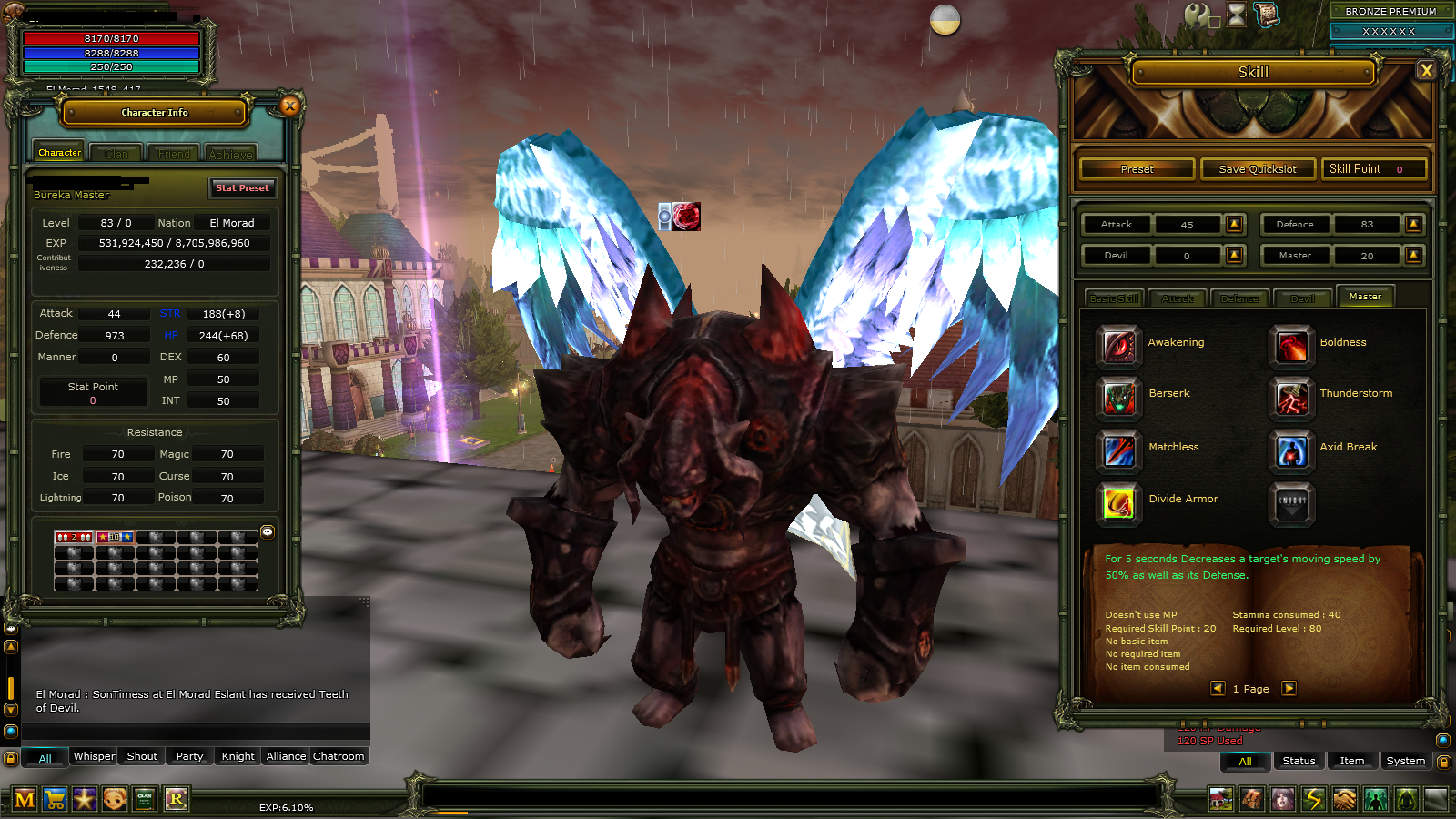Click the handshake trade icon
The image size is (1456, 819).
point(1345,799)
